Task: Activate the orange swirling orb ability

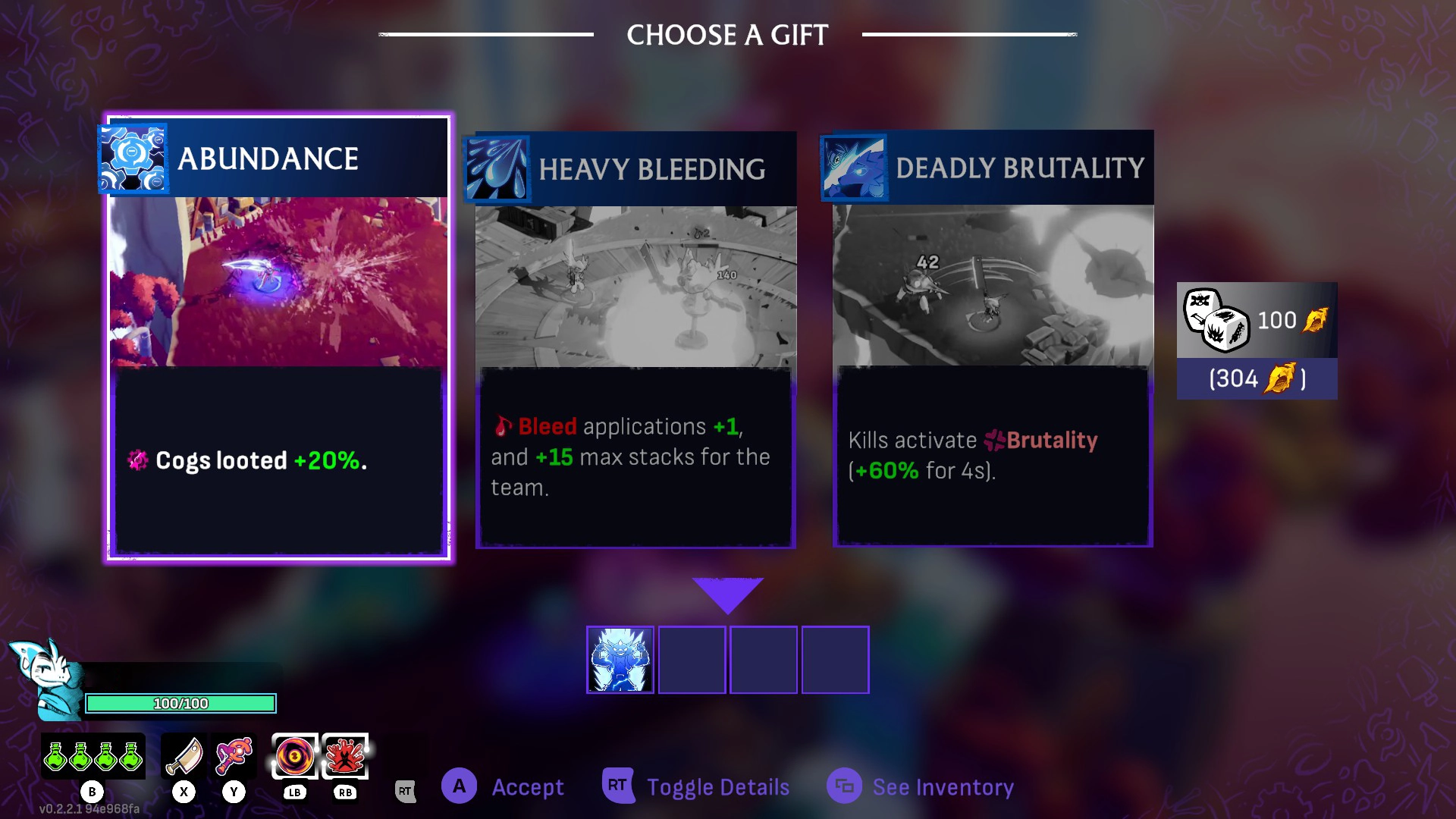Action: tap(294, 756)
